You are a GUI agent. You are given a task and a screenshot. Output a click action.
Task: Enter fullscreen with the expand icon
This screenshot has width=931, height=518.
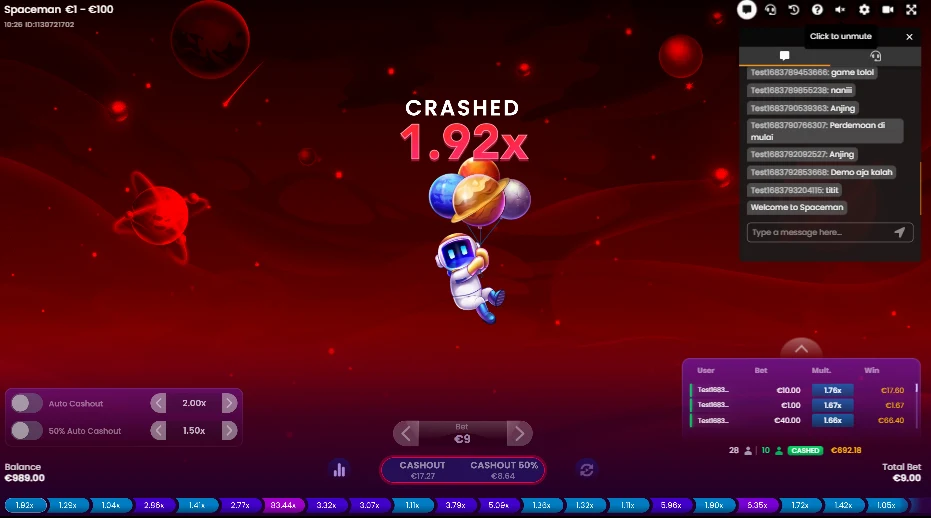(911, 10)
